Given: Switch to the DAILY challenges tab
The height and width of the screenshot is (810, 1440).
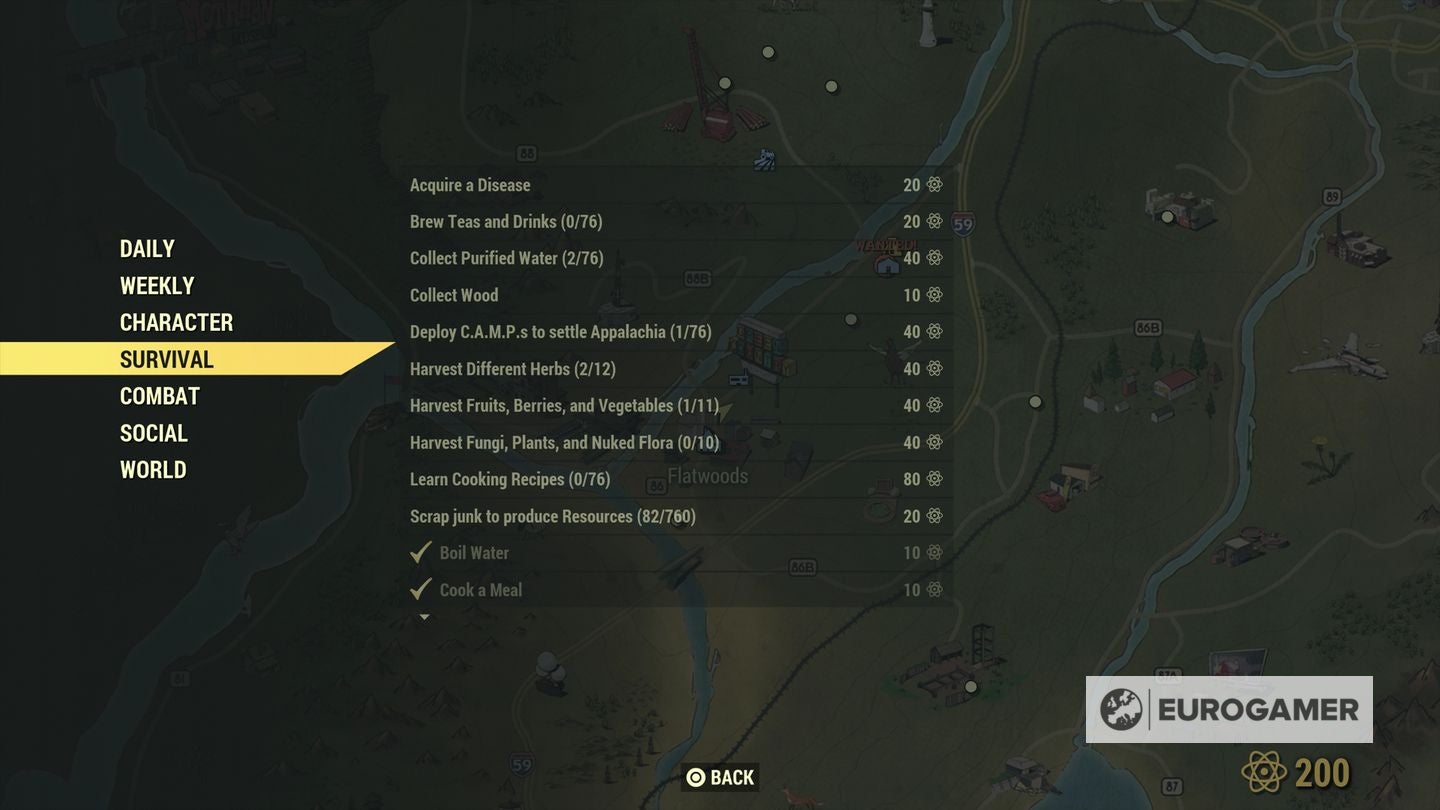Looking at the screenshot, I should 145,248.
